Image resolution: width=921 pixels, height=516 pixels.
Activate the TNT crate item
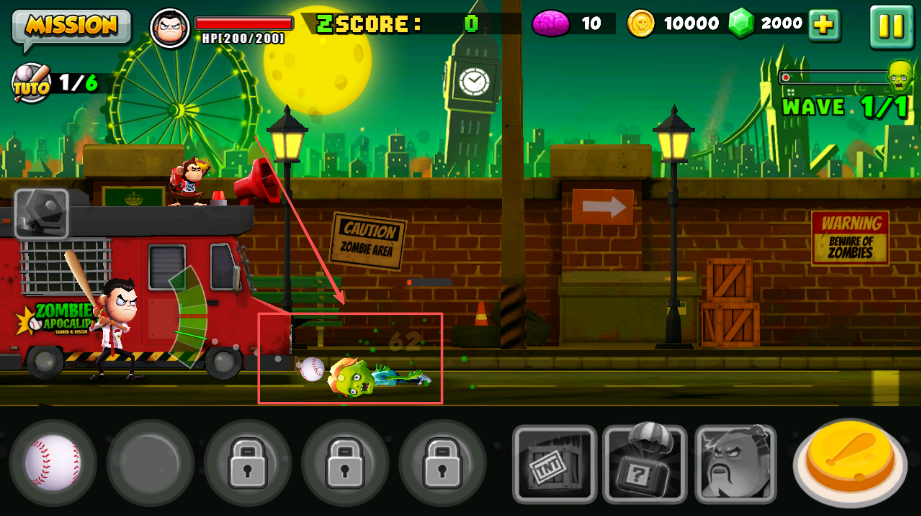(554, 463)
